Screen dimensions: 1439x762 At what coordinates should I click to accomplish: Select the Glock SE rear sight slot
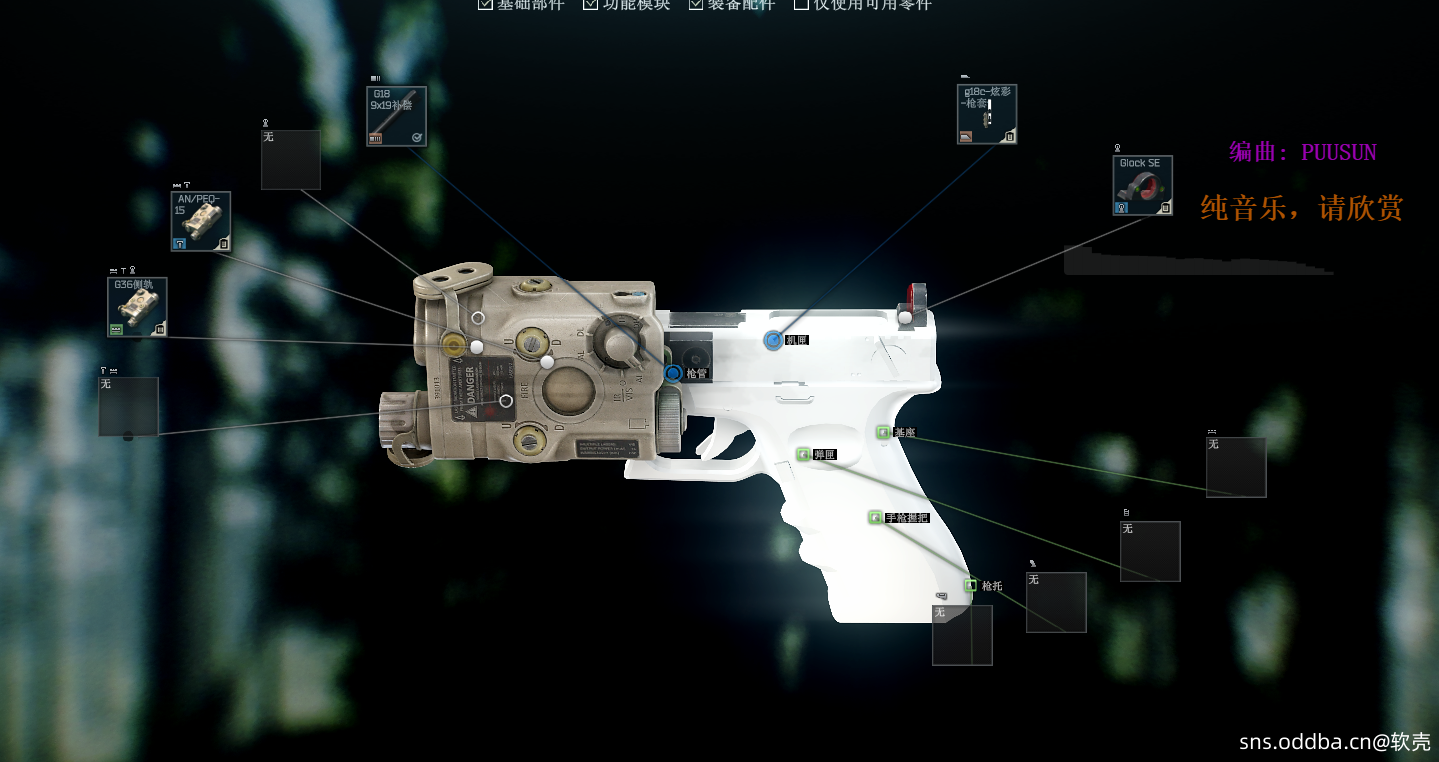(x=1142, y=185)
